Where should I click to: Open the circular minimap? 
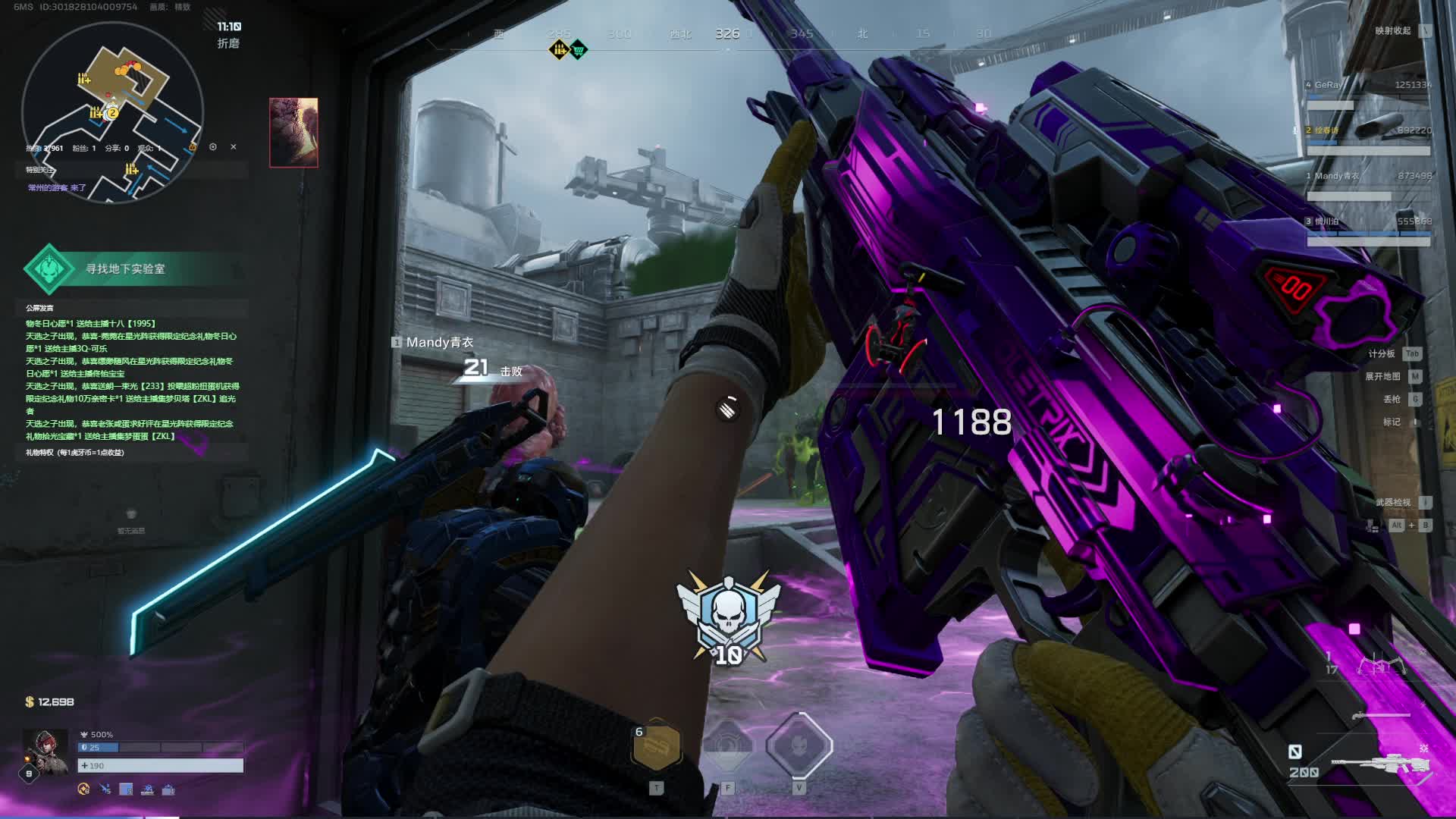coord(112,112)
